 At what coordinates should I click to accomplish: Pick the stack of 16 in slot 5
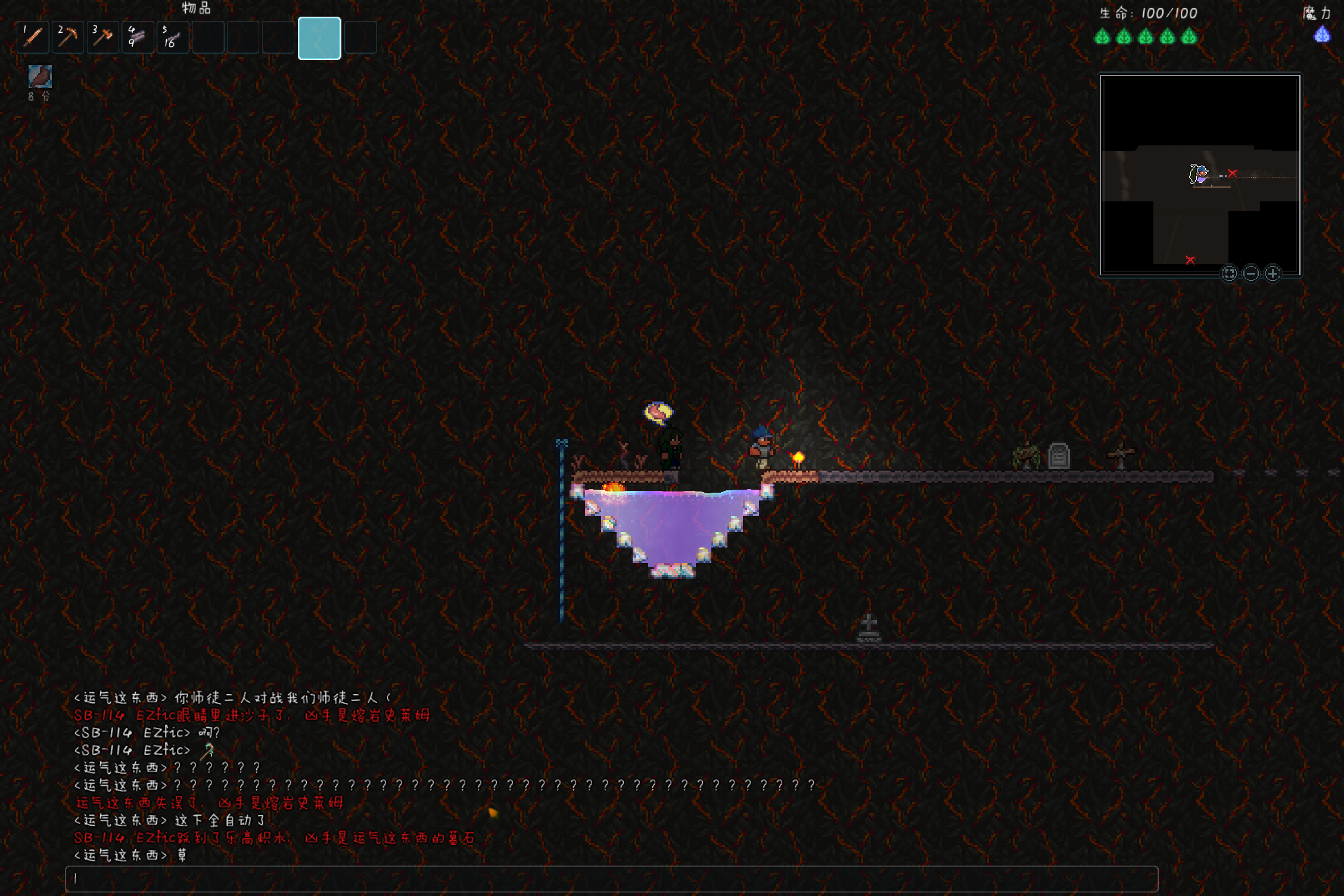(173, 38)
